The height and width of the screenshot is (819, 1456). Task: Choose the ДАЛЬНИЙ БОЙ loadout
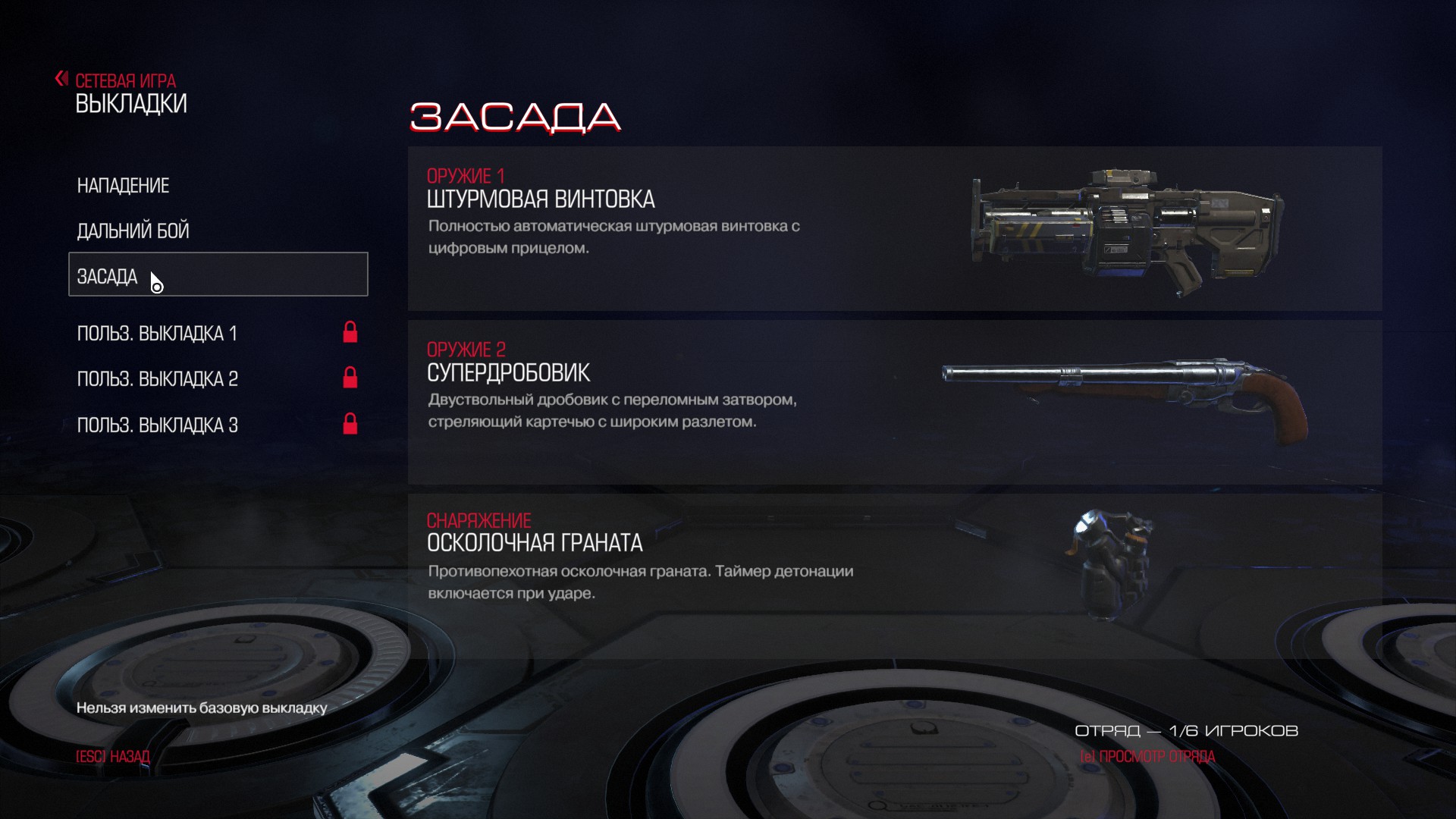[x=133, y=231]
